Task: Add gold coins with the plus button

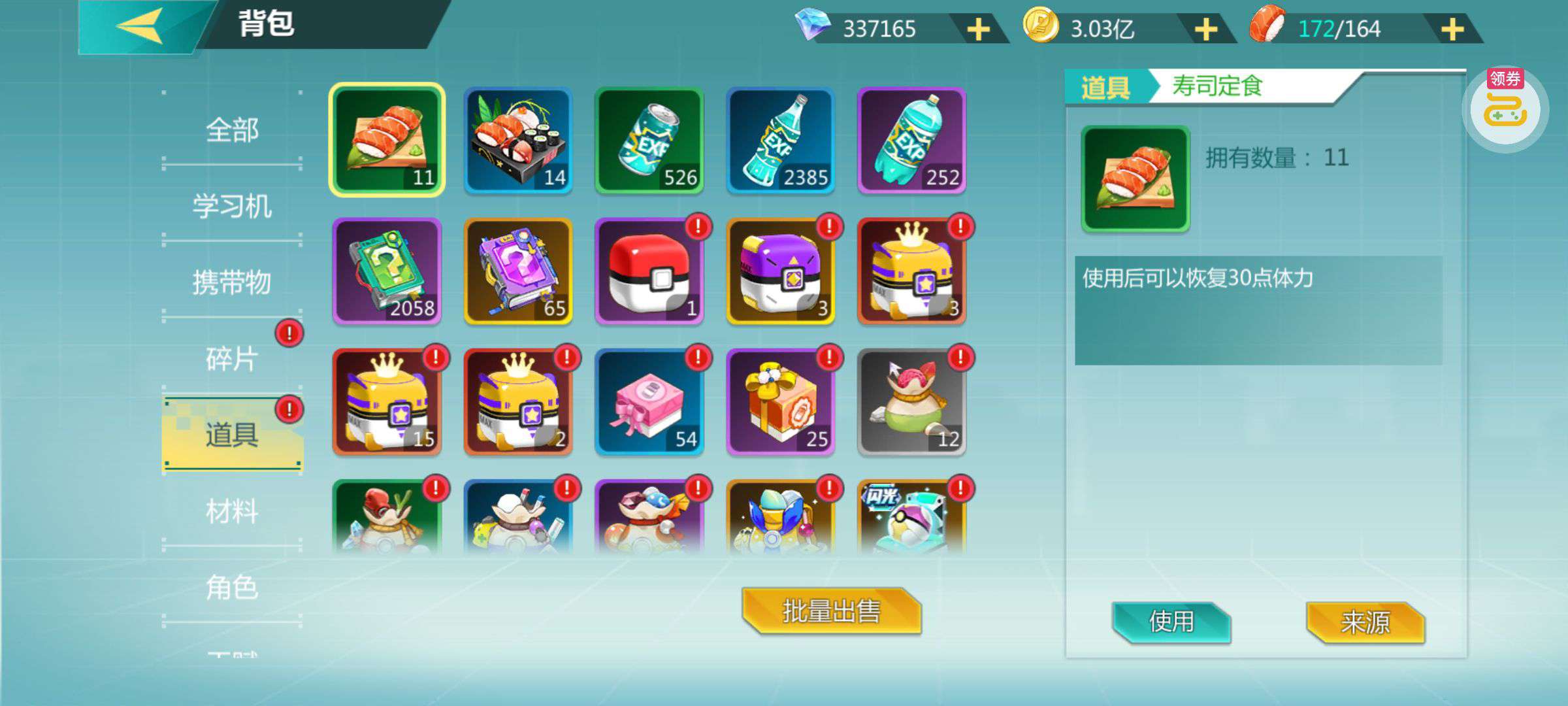Action: point(1205,29)
